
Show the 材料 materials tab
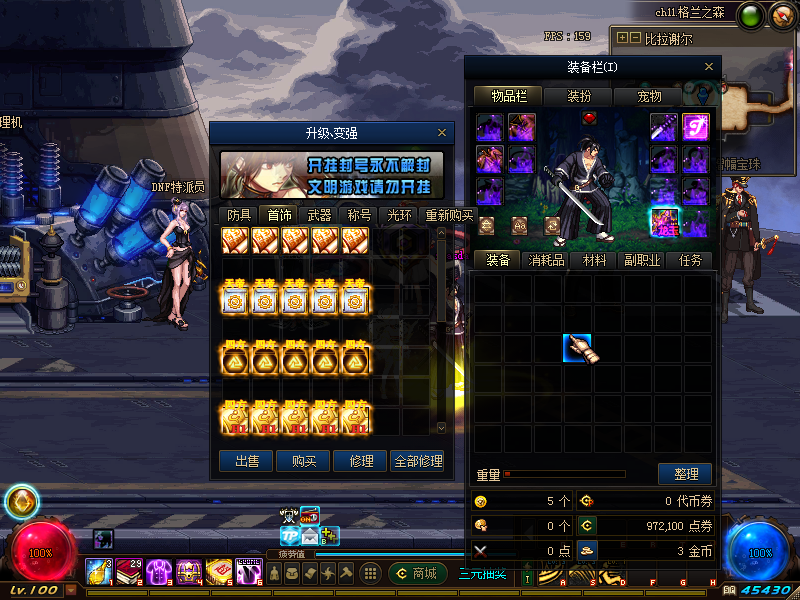coord(594,260)
